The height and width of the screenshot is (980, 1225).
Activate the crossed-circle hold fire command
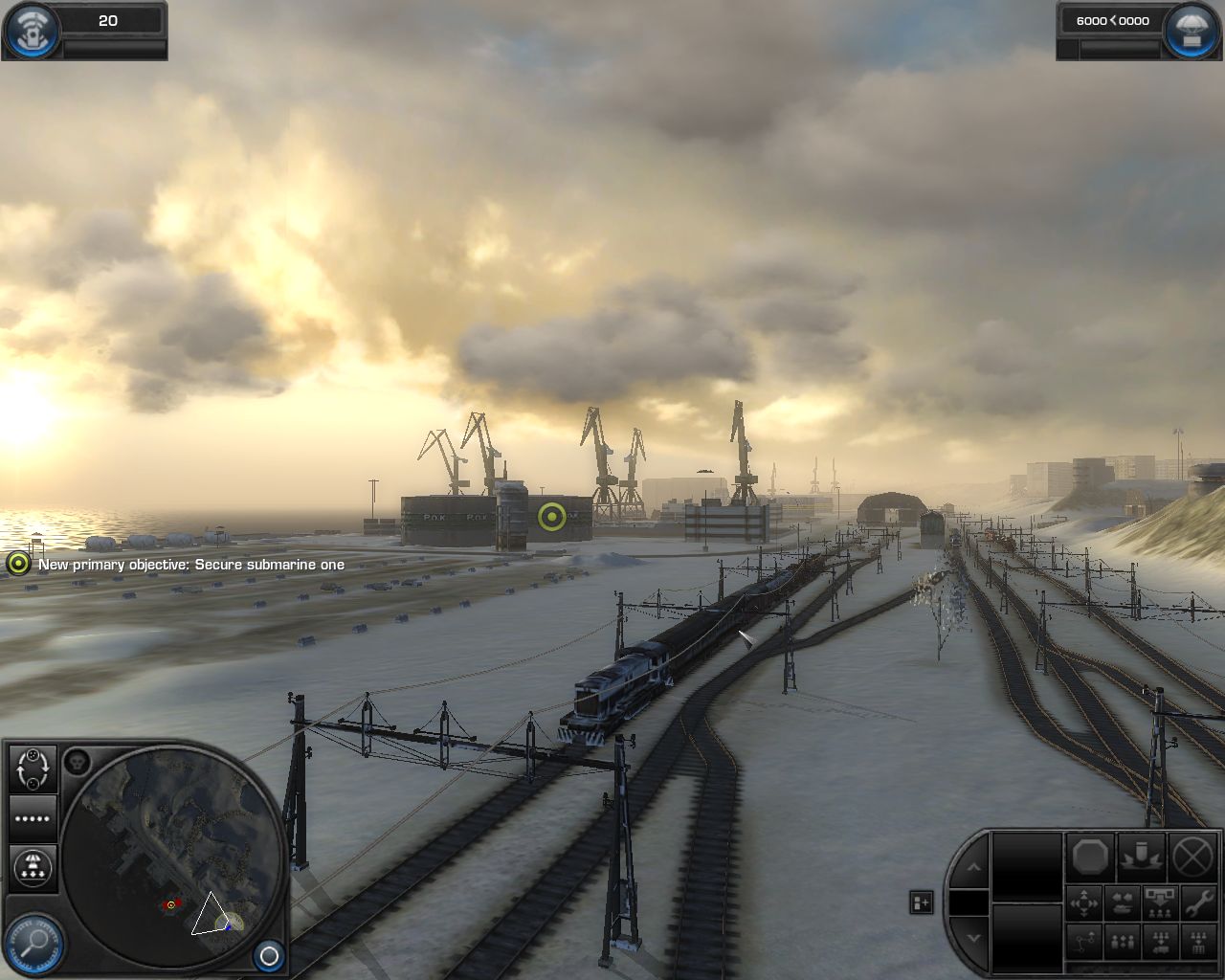click(x=1192, y=856)
